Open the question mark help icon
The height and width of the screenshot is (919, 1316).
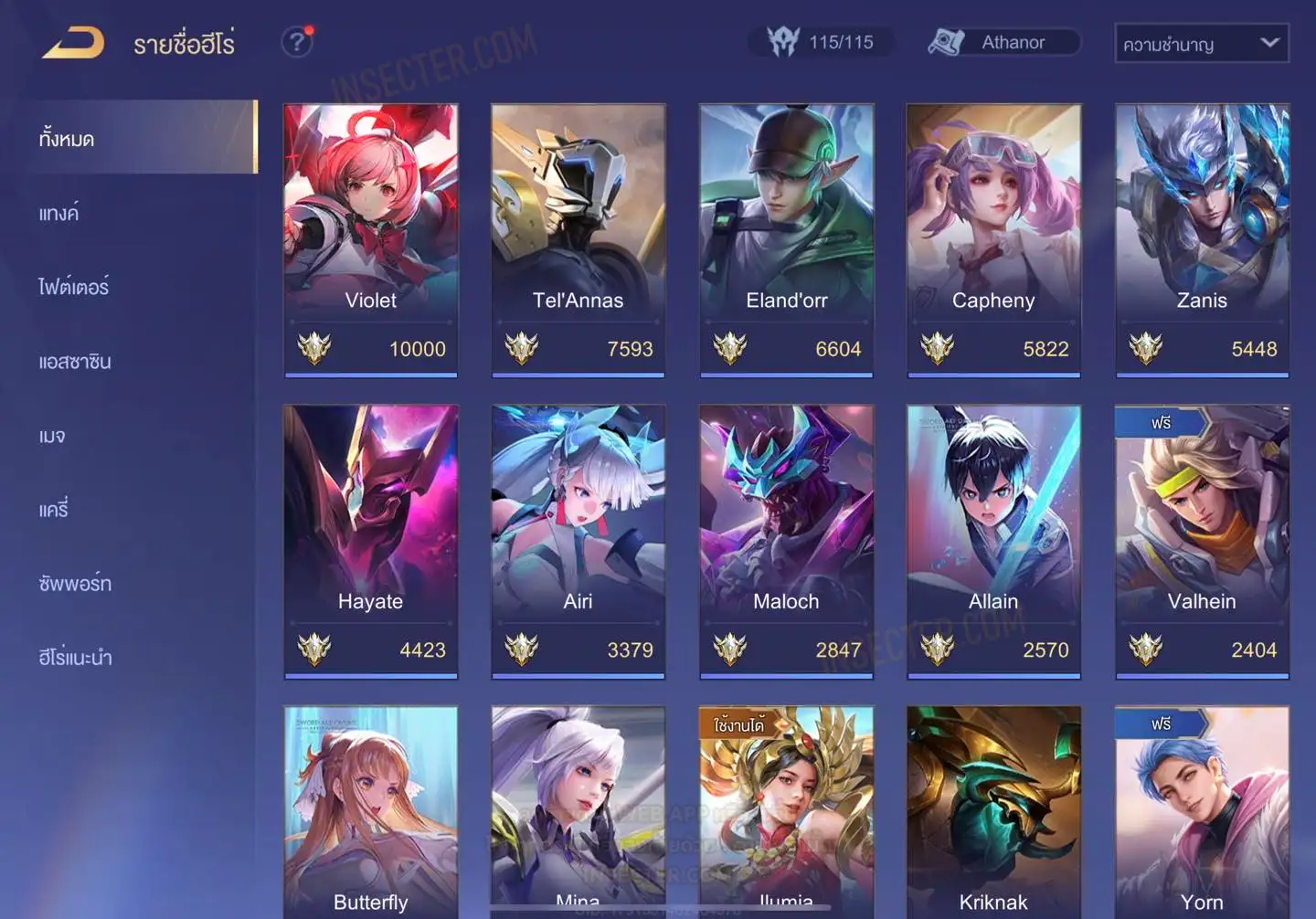click(x=297, y=42)
